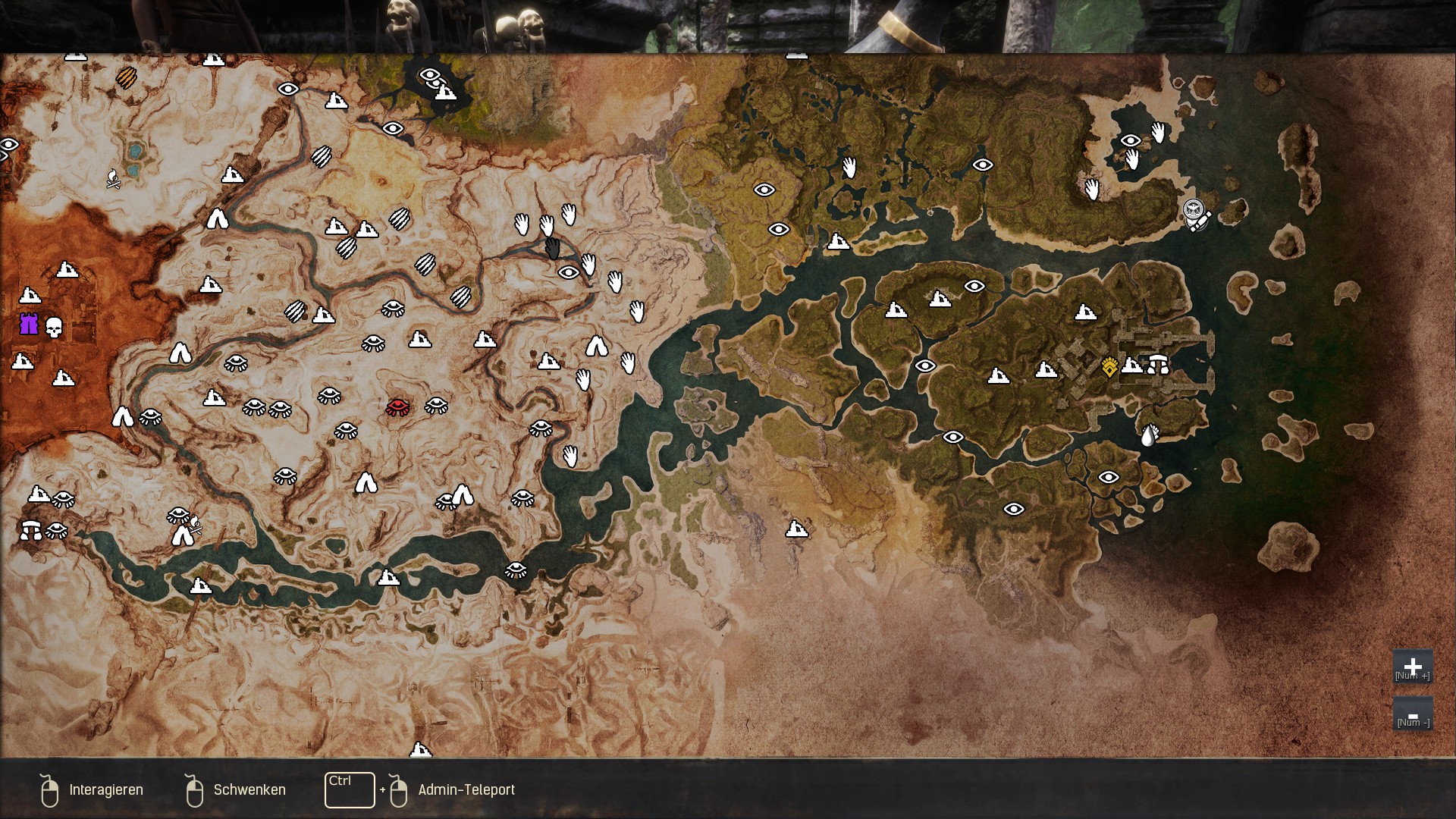The width and height of the screenshot is (1456, 819).
Task: Click the round medallion marker on the coast
Action: coord(1194,209)
